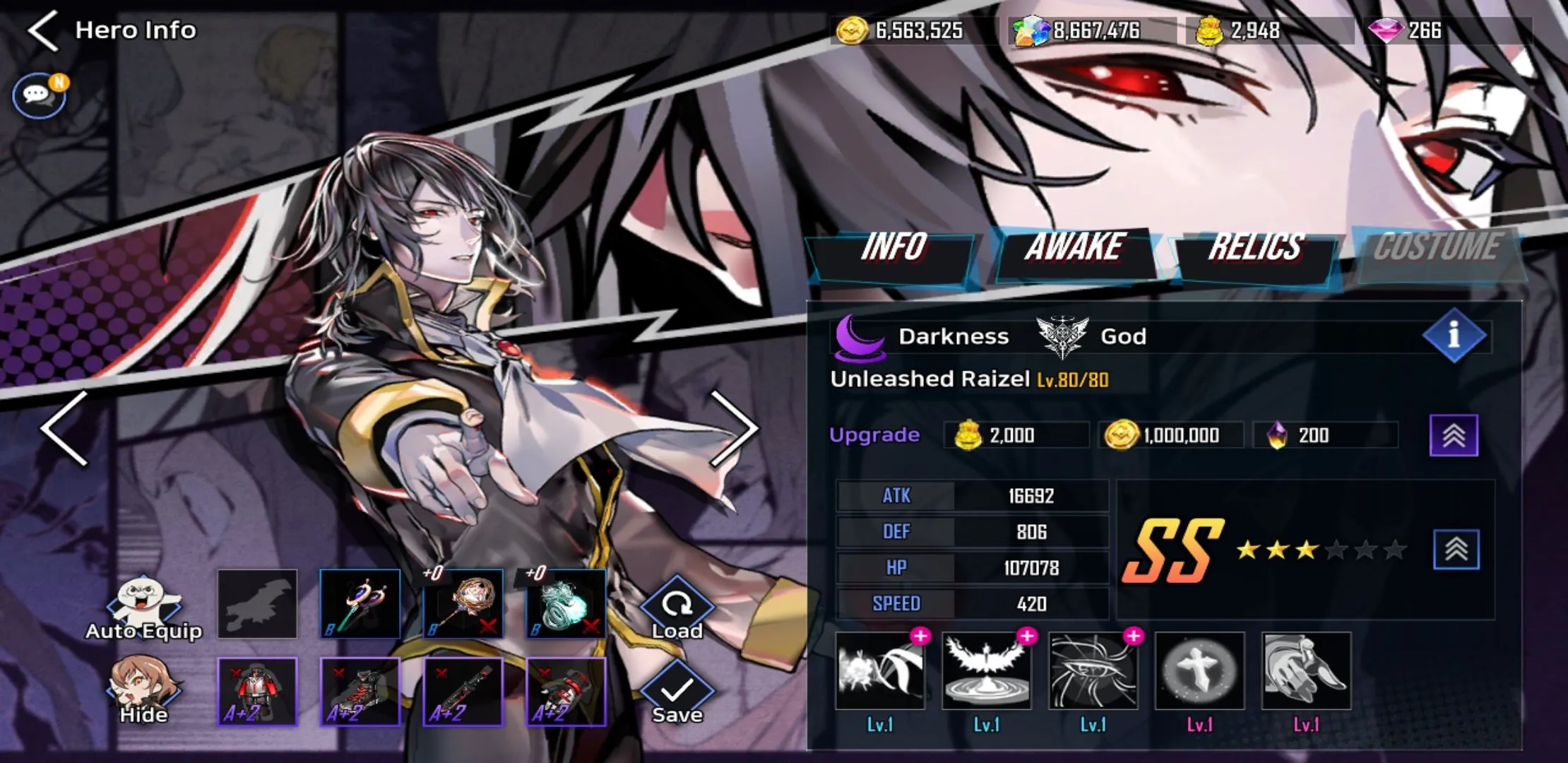Open the winged bird skill icon
This screenshot has height=763, width=1568.
pos(986,670)
